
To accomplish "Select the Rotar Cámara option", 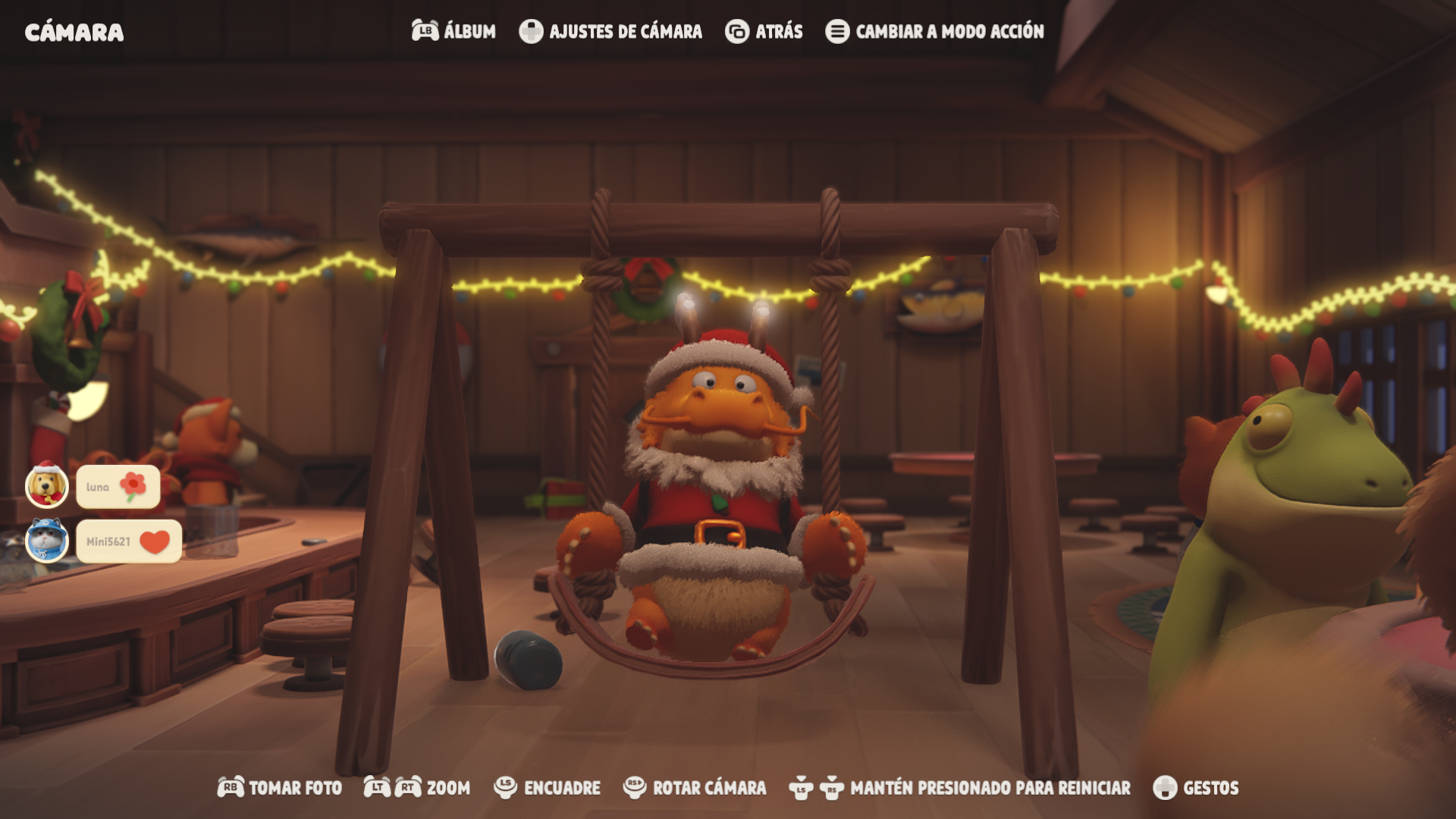I will pos(695,788).
